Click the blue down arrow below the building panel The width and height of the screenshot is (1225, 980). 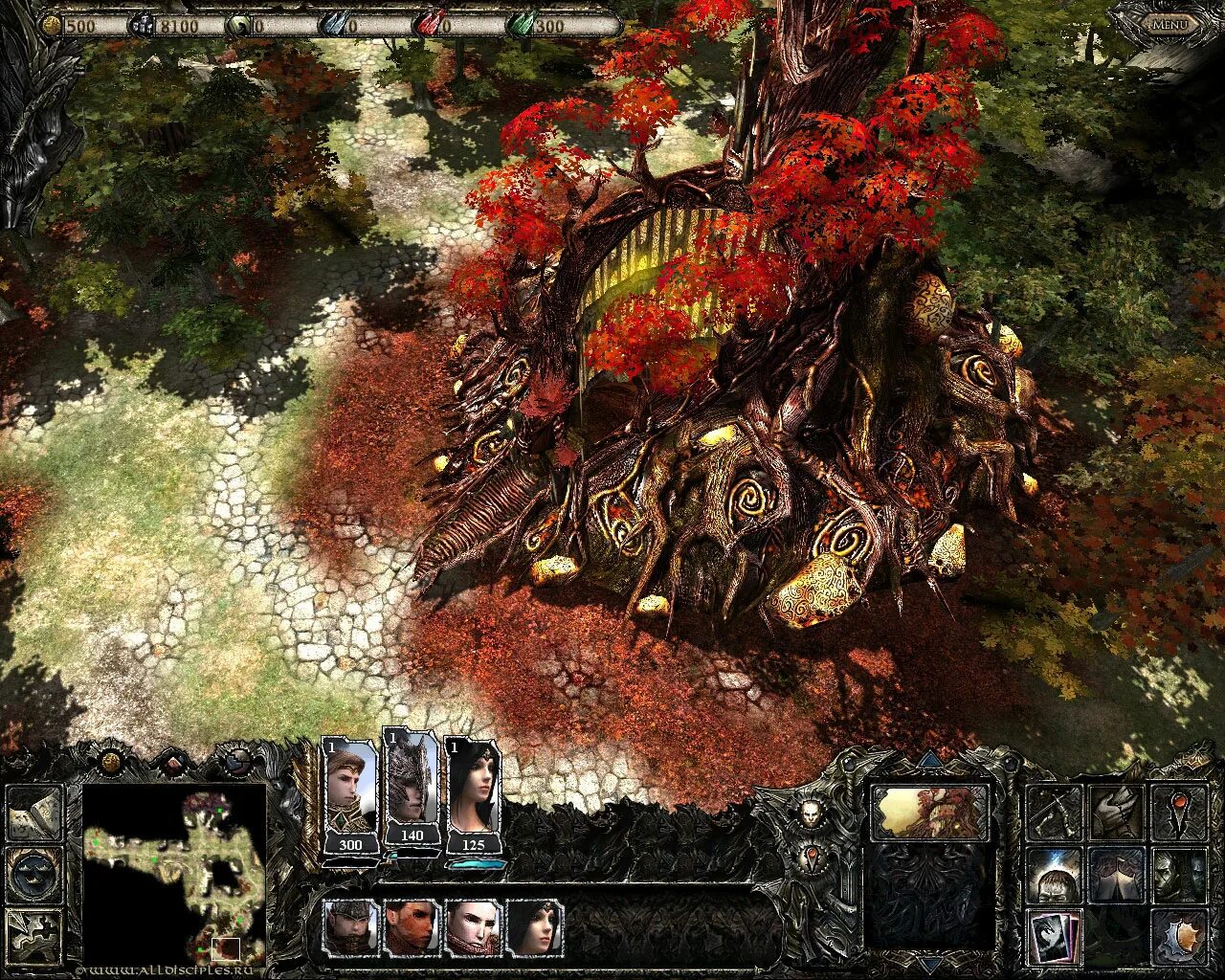[x=929, y=961]
